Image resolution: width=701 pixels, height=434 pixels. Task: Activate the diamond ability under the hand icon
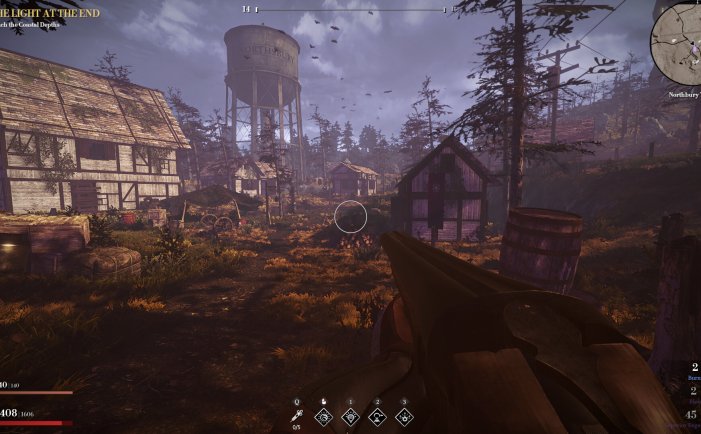[x=324, y=417]
